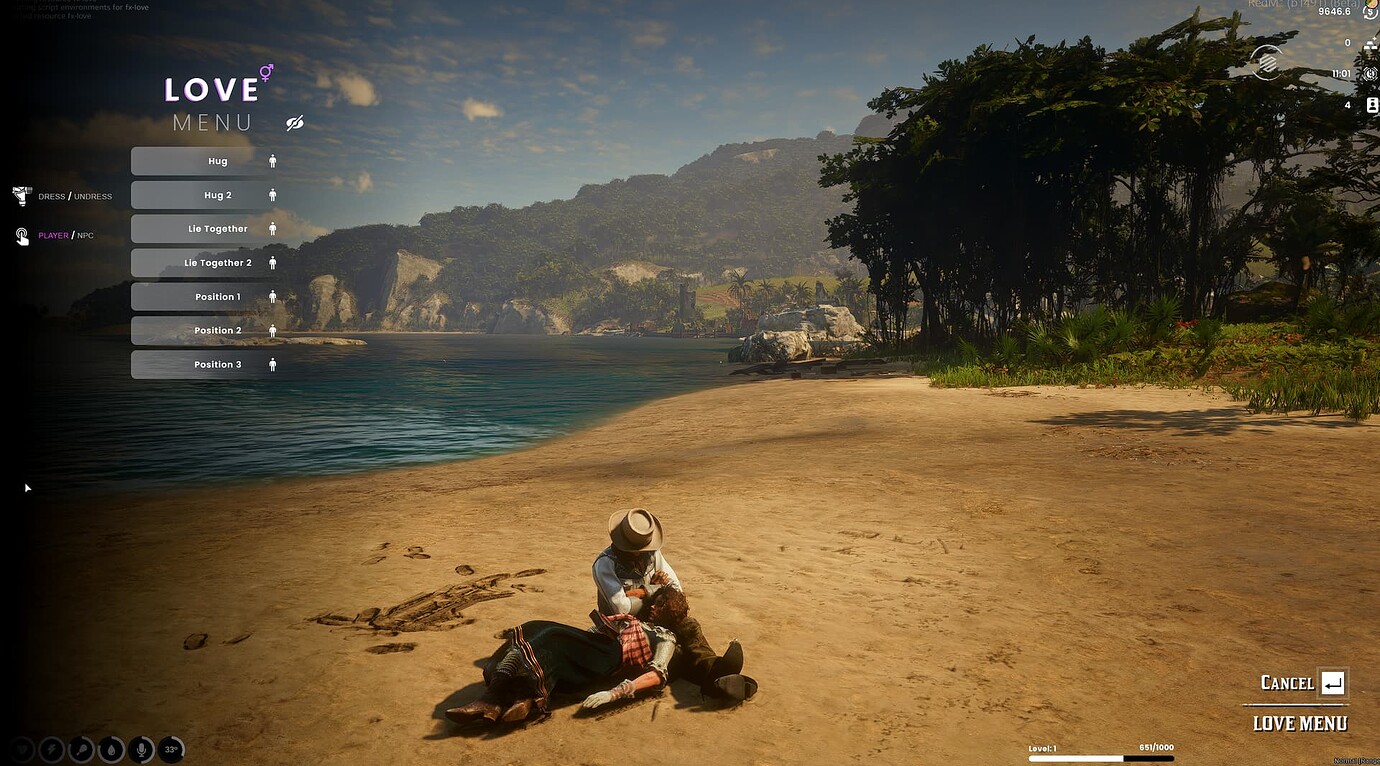Viewport: 1380px width, 766px height.
Task: Hide the menu with the crossed-eye icon
Action: click(x=294, y=123)
